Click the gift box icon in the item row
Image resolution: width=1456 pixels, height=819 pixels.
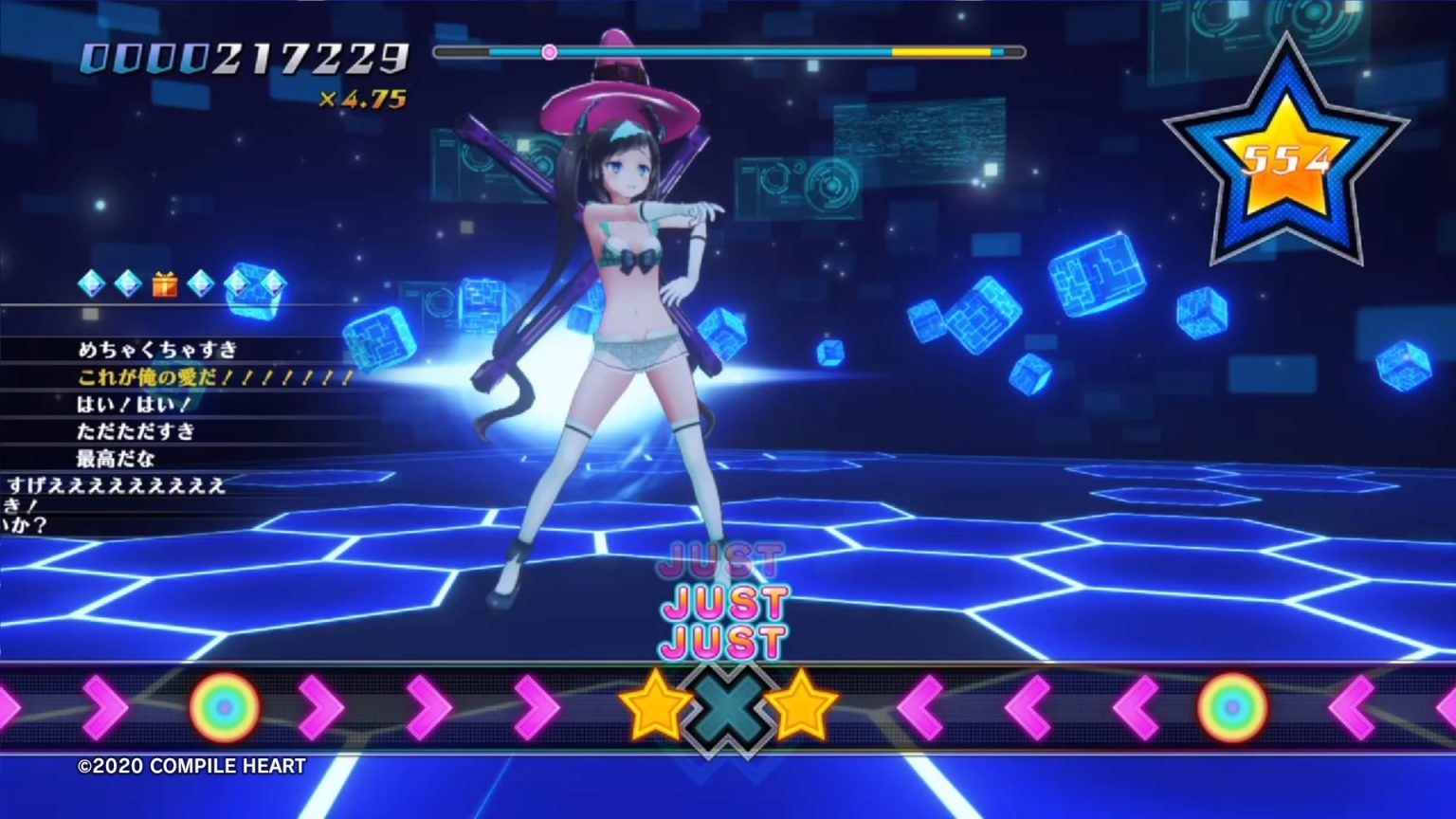click(167, 284)
